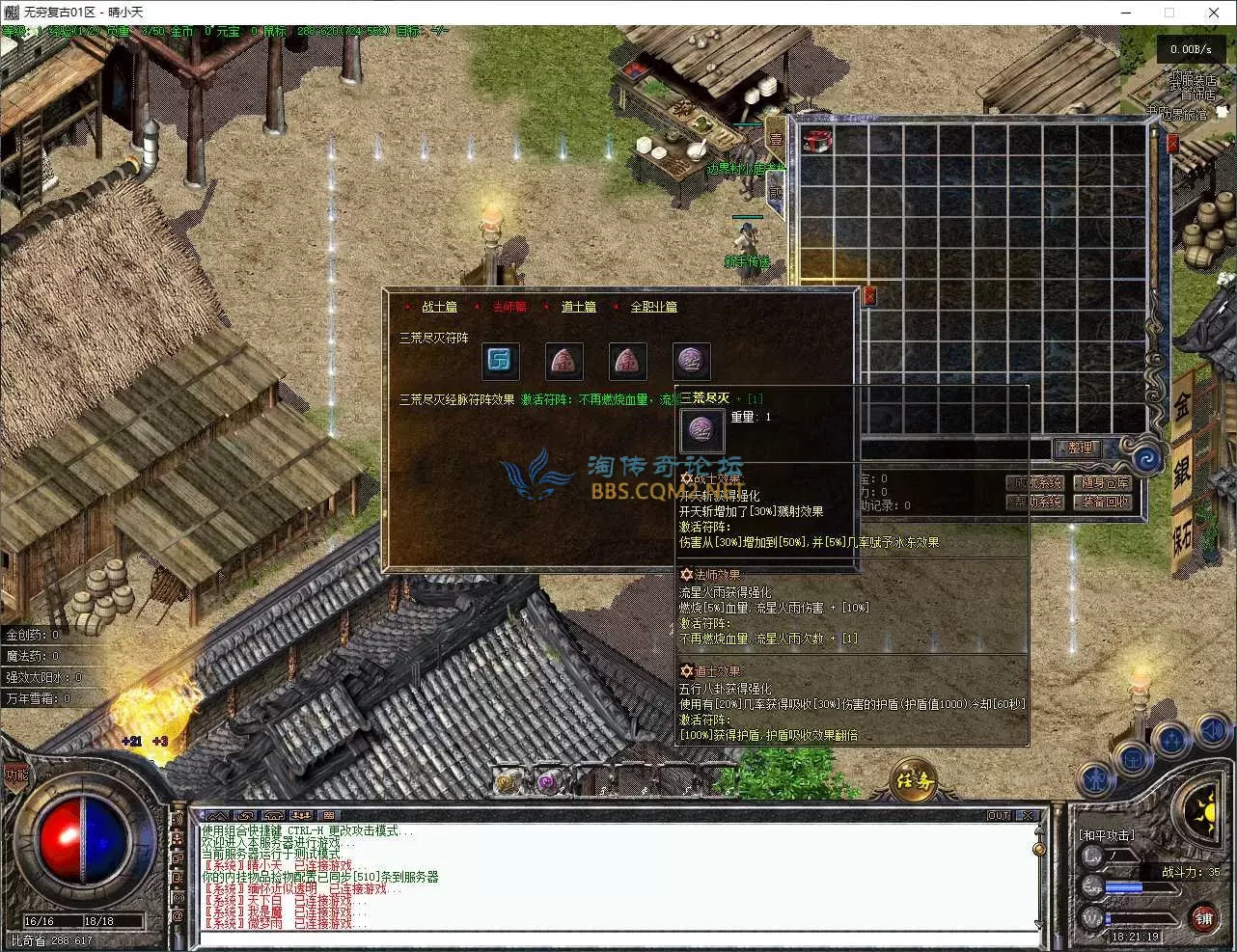Close the inventory bag window
The image size is (1237, 952).
point(1172,144)
